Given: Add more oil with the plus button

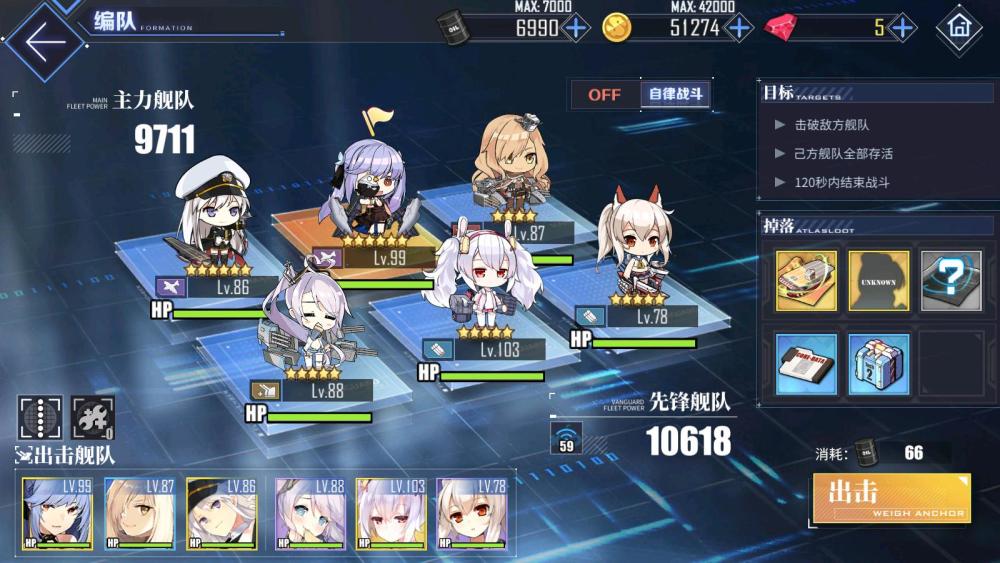Looking at the screenshot, I should [x=577, y=27].
